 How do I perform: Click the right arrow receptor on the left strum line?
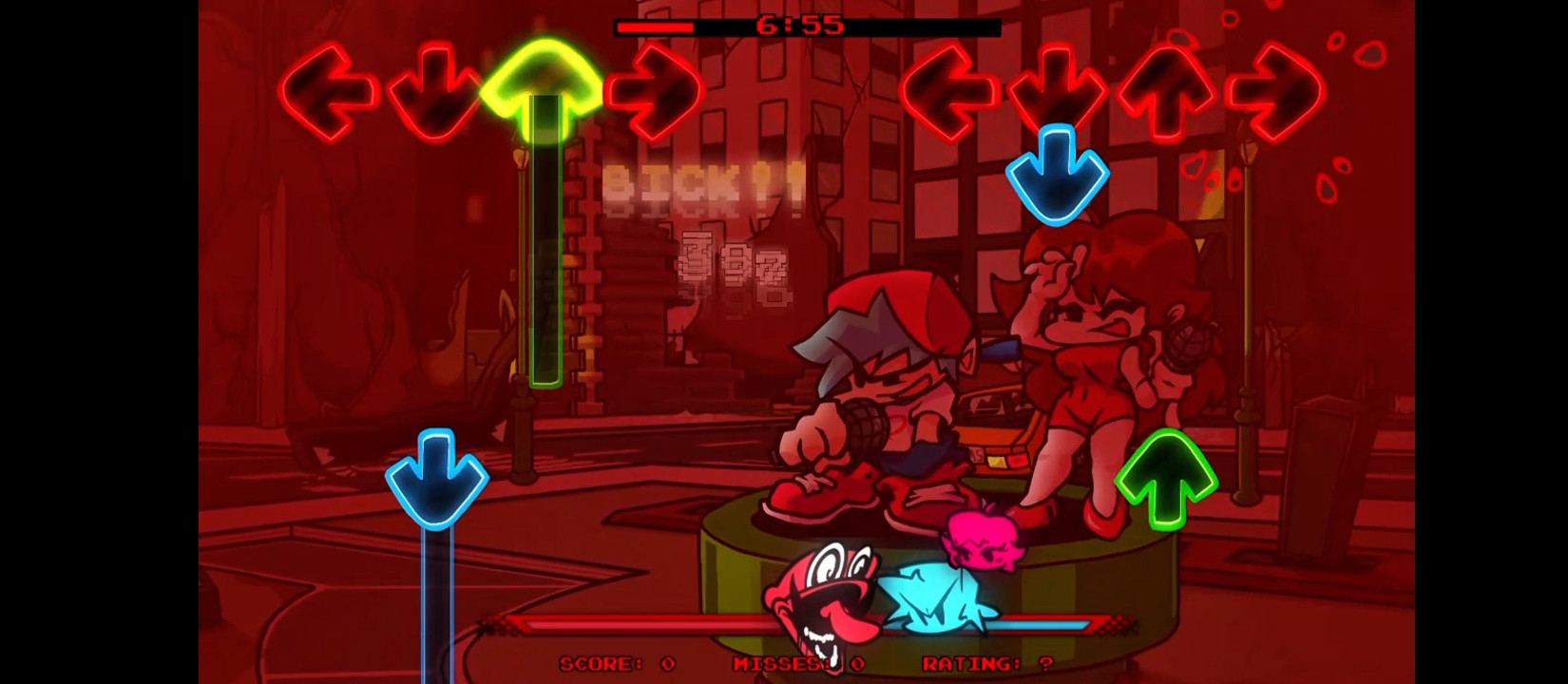click(656, 85)
